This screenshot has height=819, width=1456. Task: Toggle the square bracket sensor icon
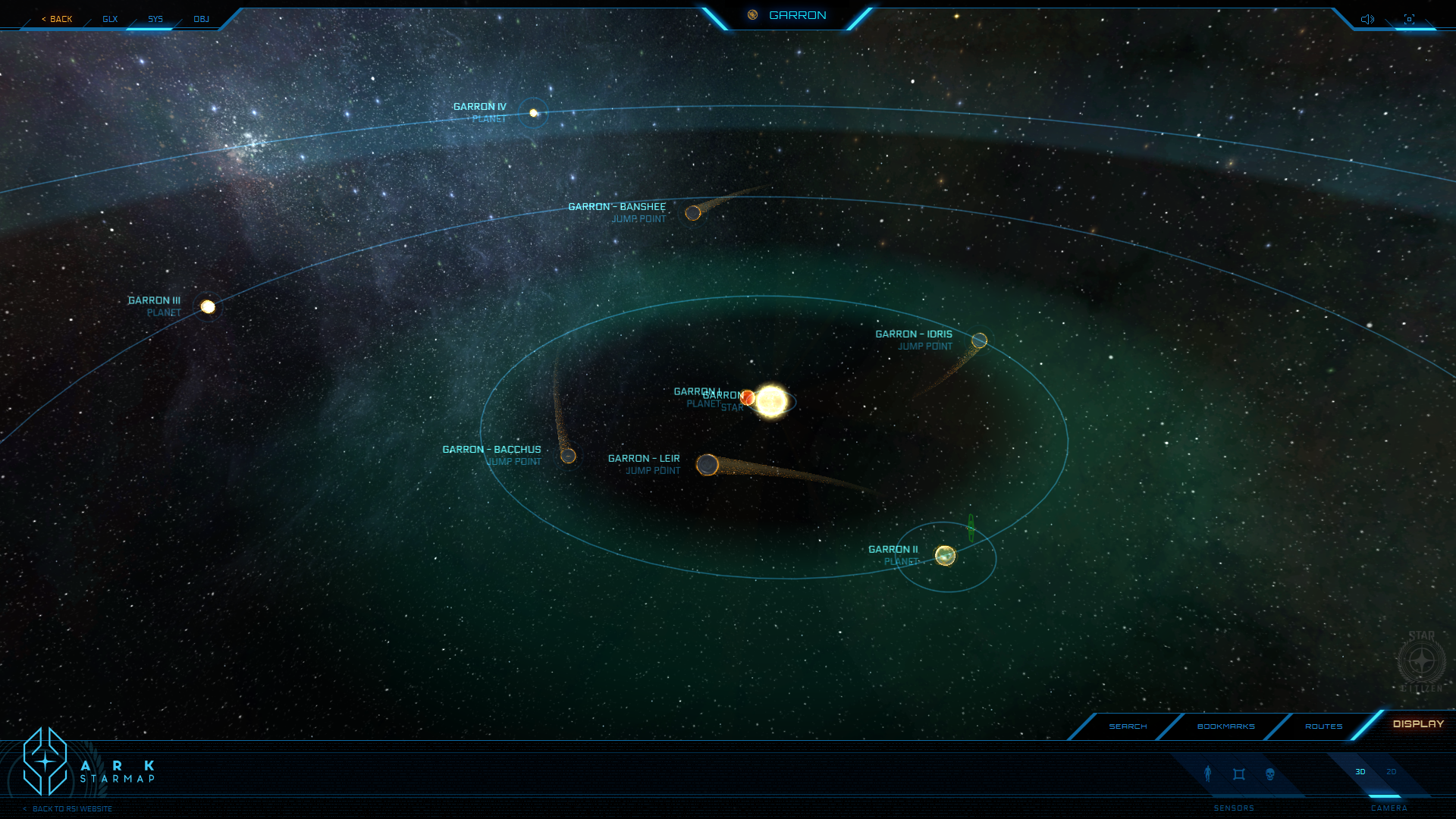point(1239,774)
